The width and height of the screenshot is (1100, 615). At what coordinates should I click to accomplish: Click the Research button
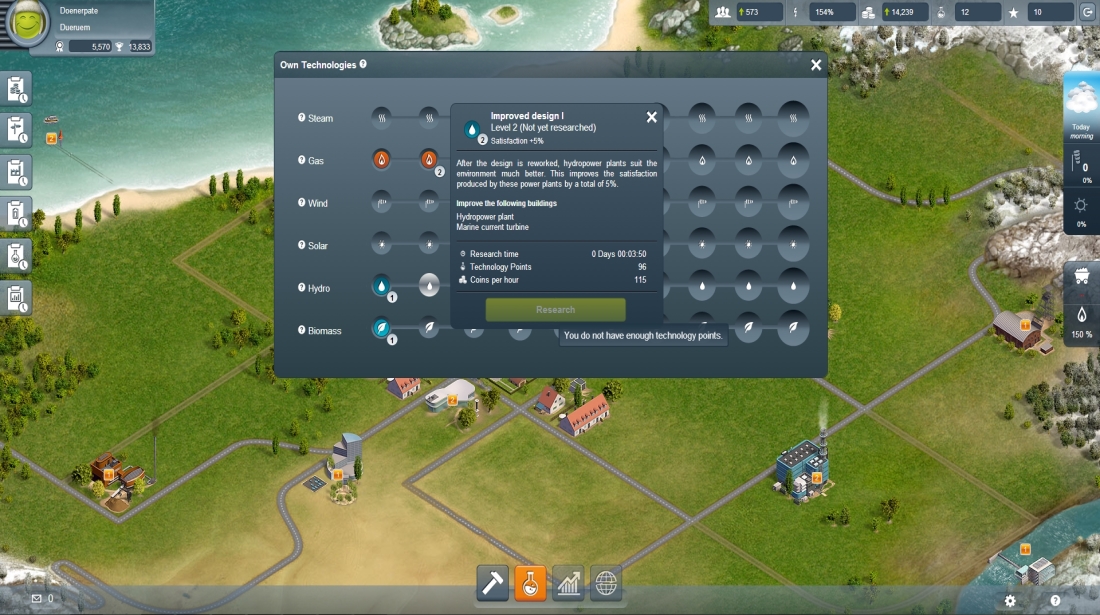(x=555, y=310)
